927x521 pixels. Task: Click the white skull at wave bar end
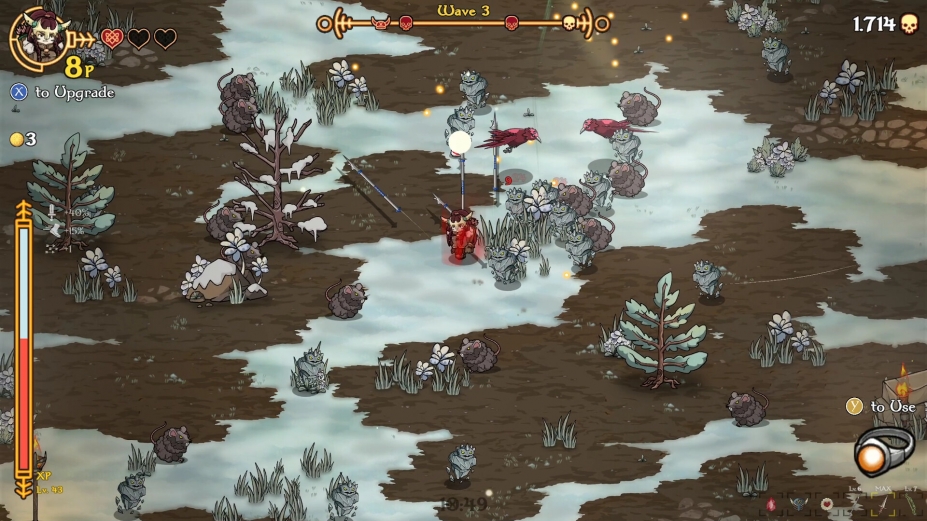click(569, 22)
